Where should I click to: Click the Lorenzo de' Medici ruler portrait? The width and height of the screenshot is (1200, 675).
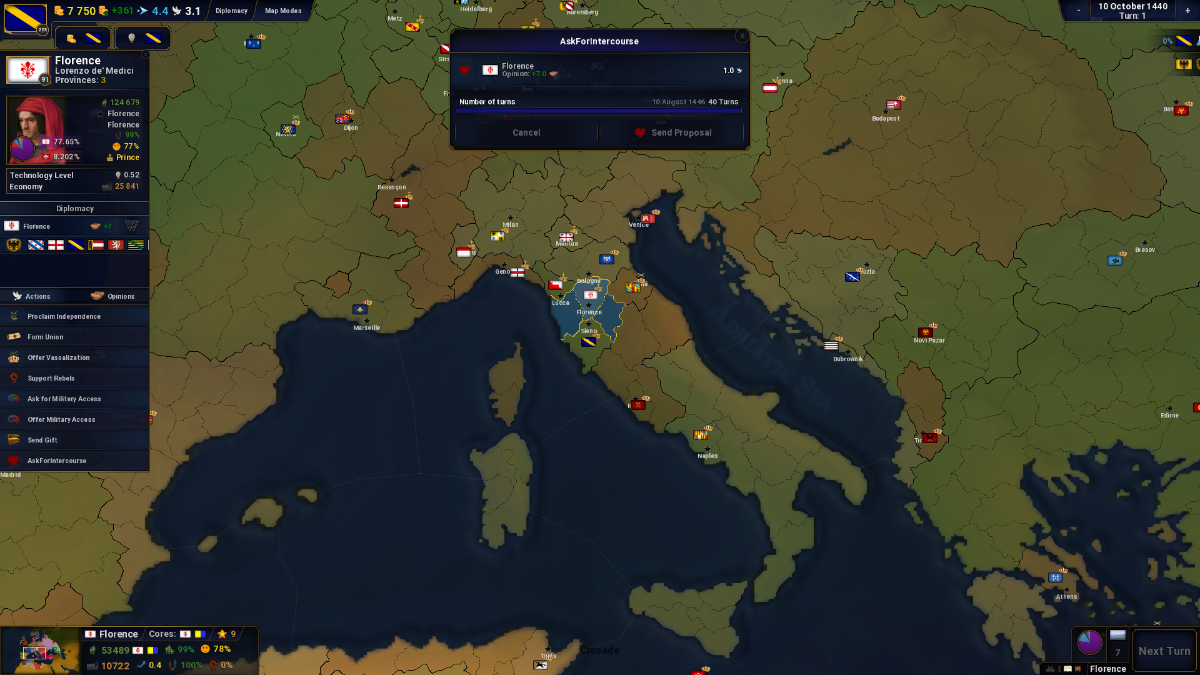[38, 129]
